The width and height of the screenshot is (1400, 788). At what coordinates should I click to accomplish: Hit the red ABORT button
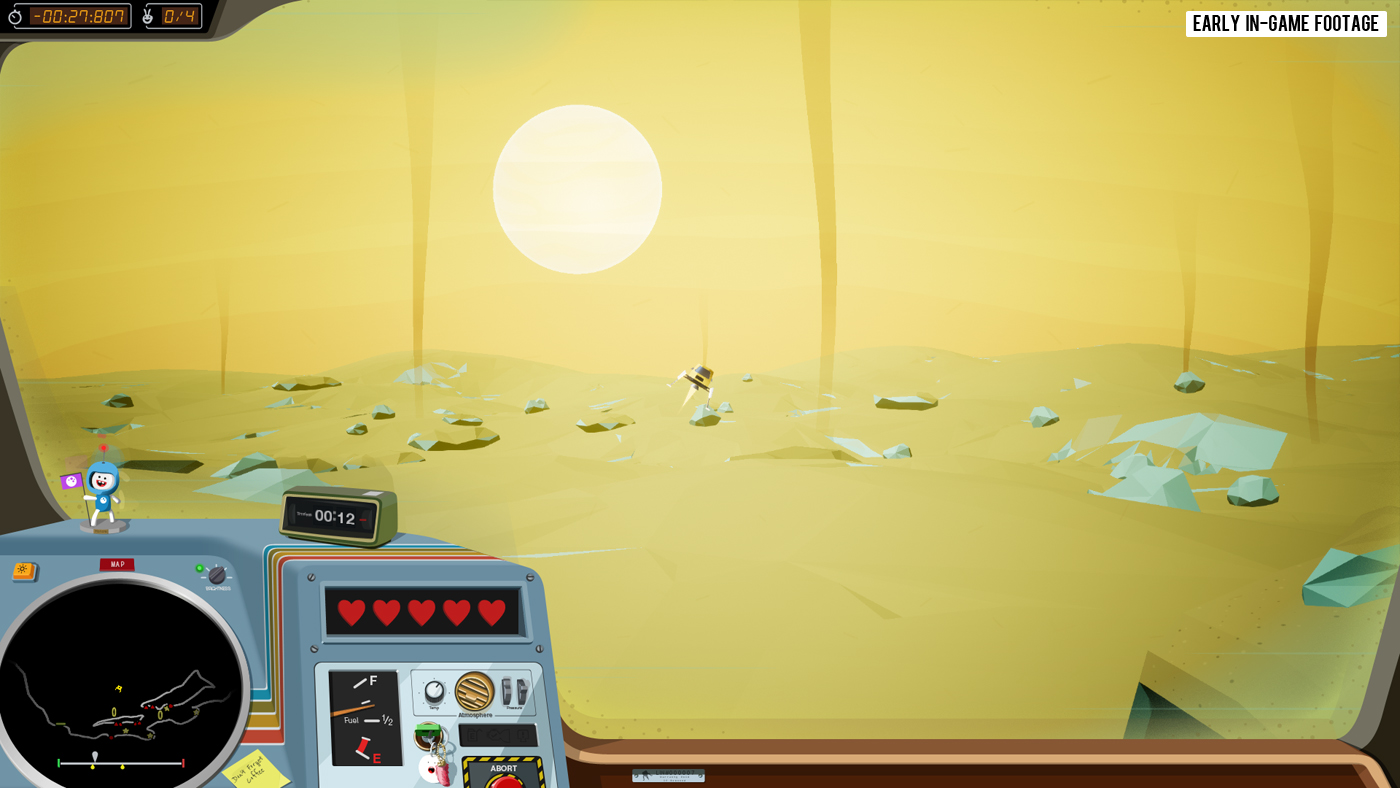[x=505, y=780]
